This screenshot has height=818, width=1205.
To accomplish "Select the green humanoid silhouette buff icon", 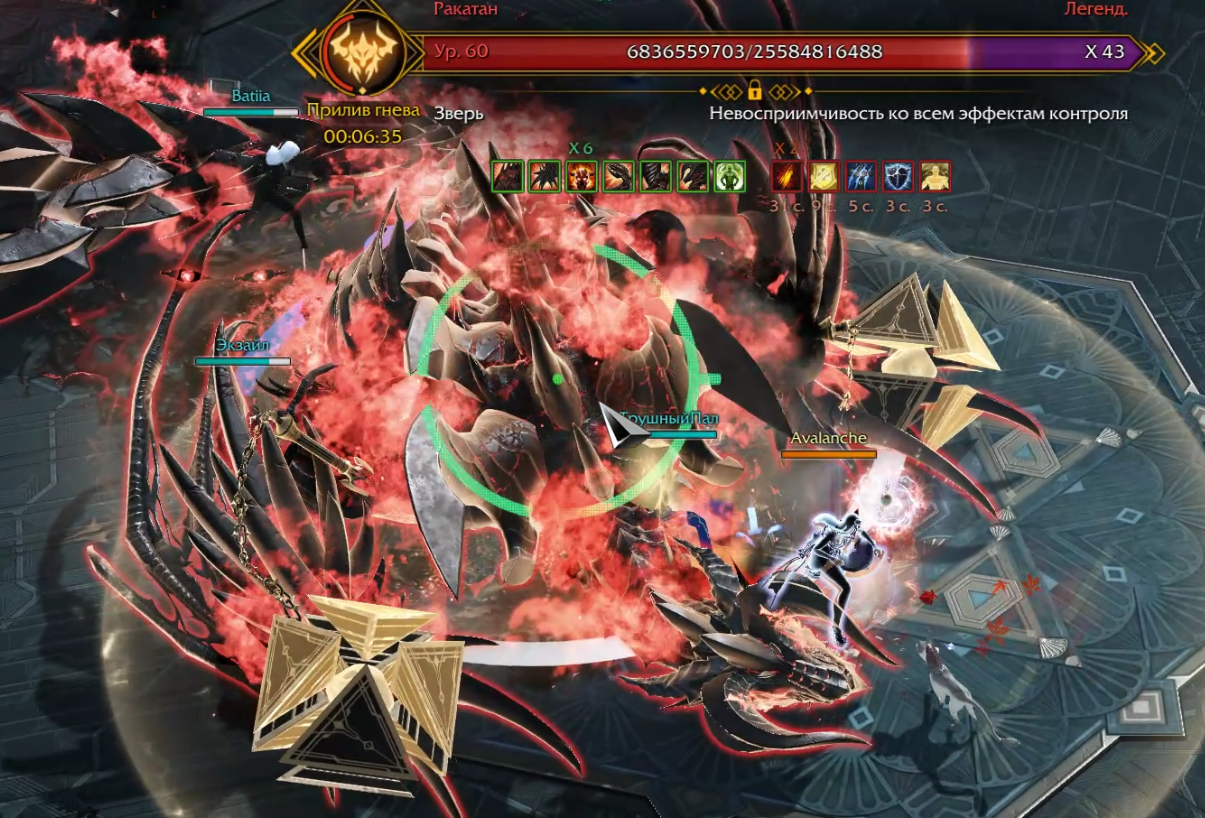I will point(729,176).
